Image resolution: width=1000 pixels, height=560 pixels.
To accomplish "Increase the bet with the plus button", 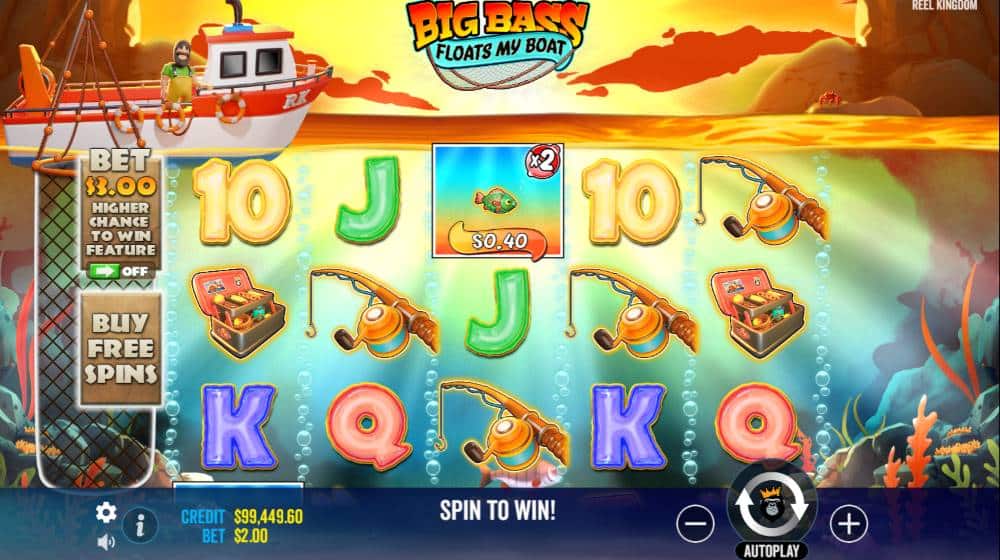I will (848, 522).
